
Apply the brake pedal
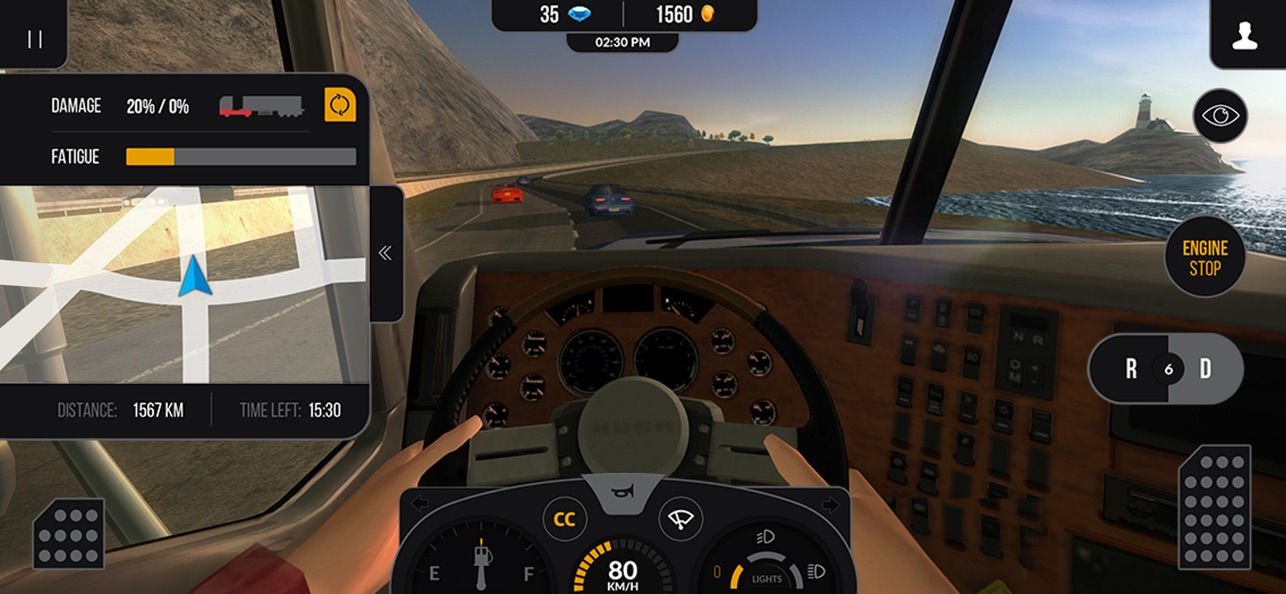pos(69,533)
